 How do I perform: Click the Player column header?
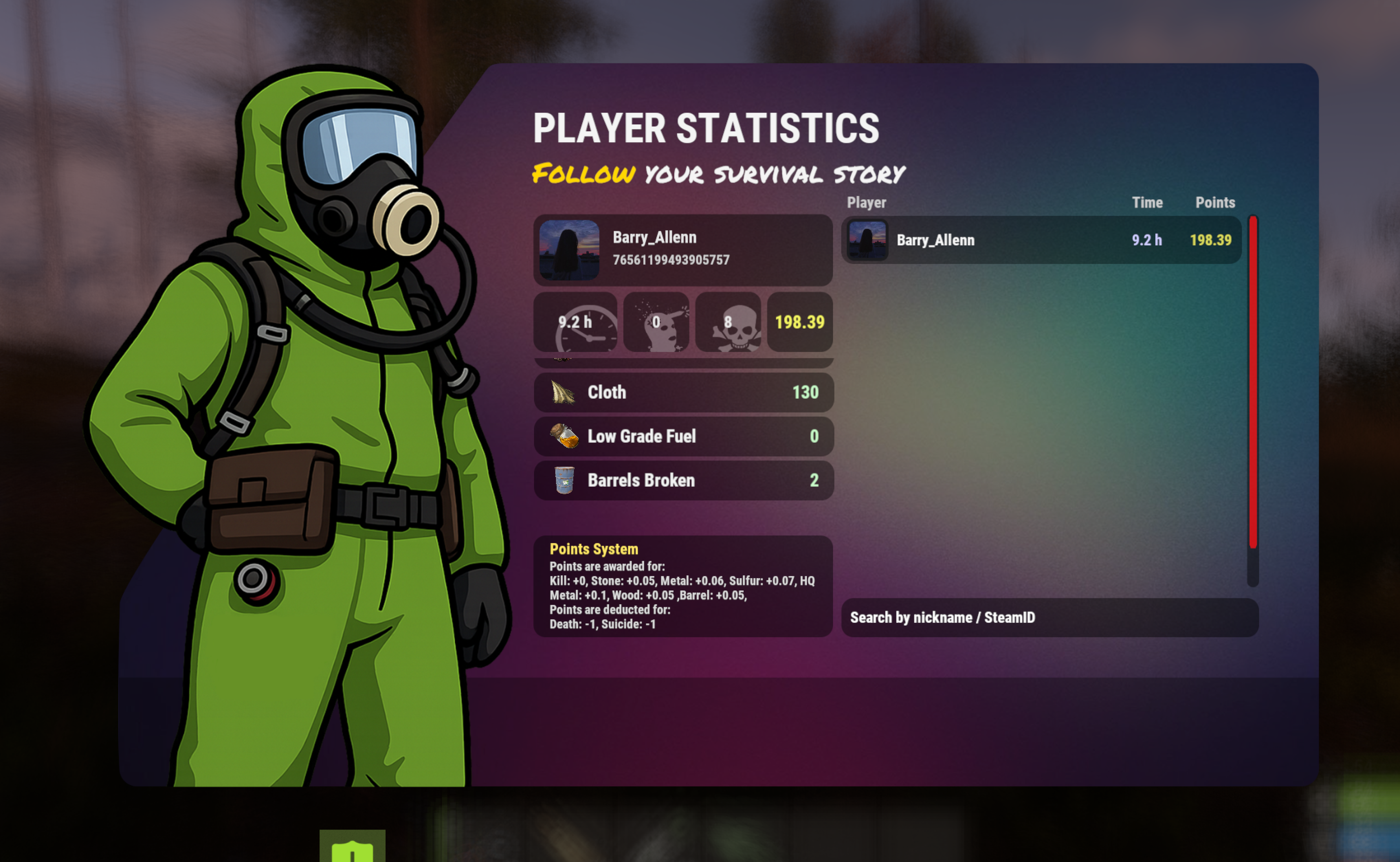click(x=867, y=202)
